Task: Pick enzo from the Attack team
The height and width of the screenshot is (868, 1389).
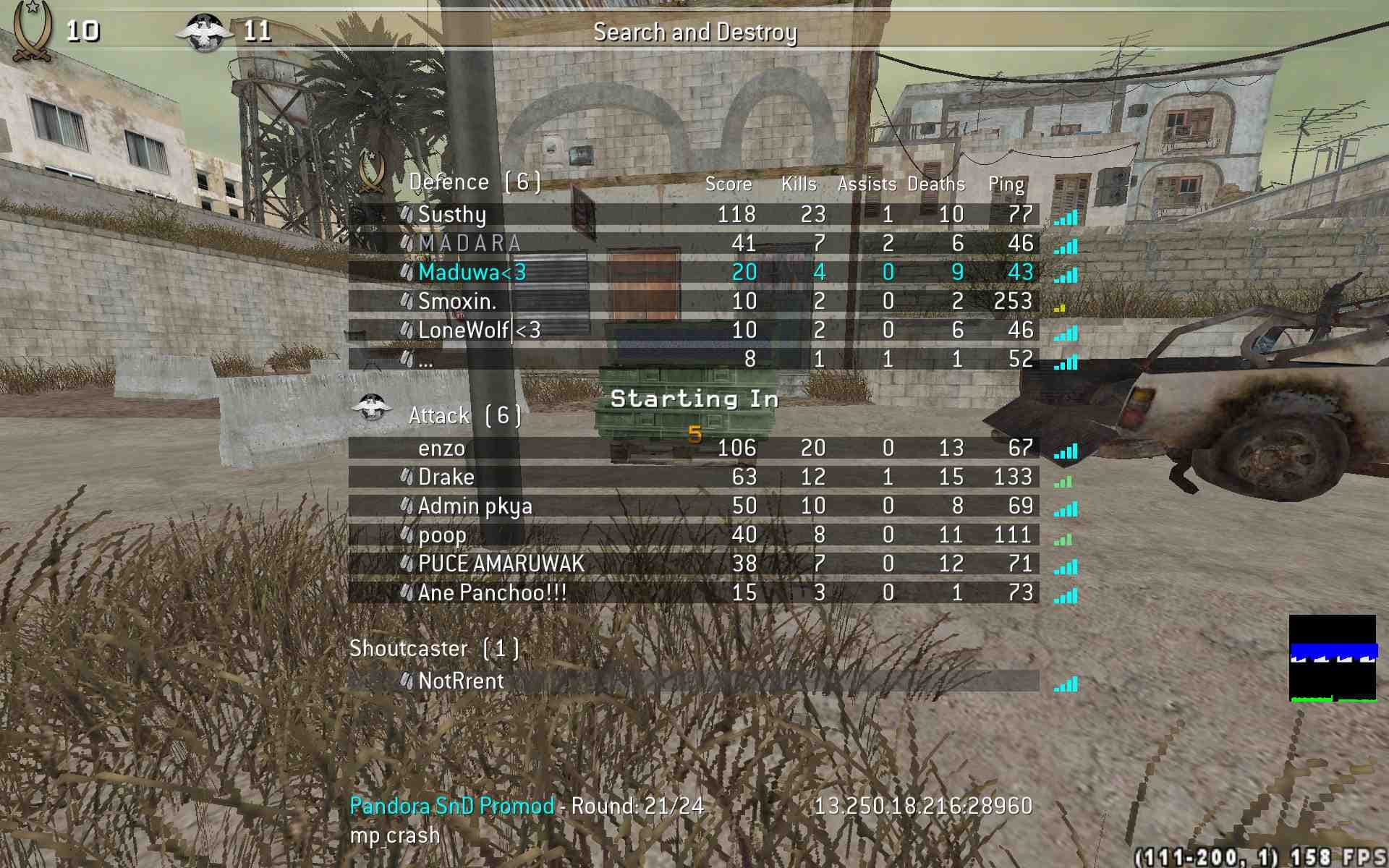Action: [x=441, y=448]
